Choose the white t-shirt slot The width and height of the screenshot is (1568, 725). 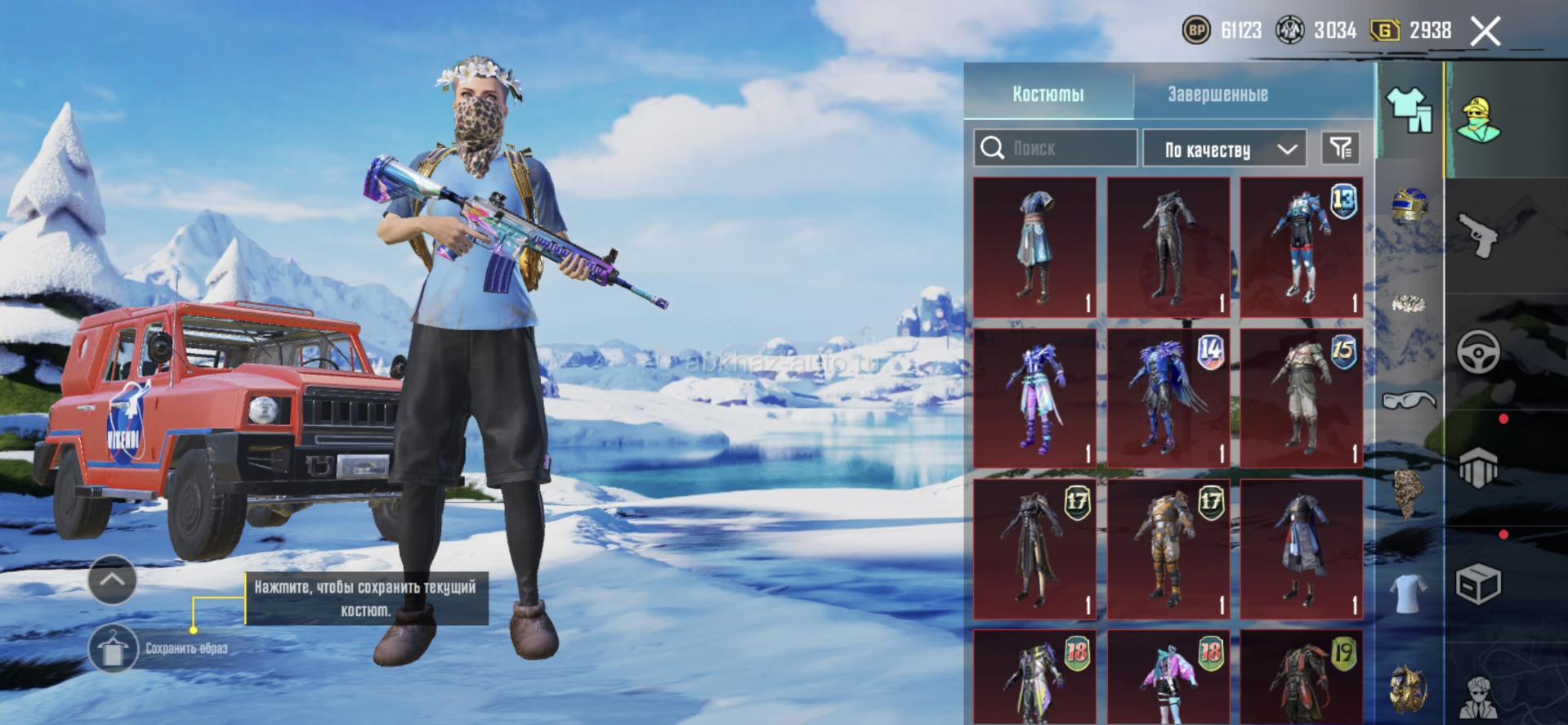pyautogui.click(x=1409, y=593)
